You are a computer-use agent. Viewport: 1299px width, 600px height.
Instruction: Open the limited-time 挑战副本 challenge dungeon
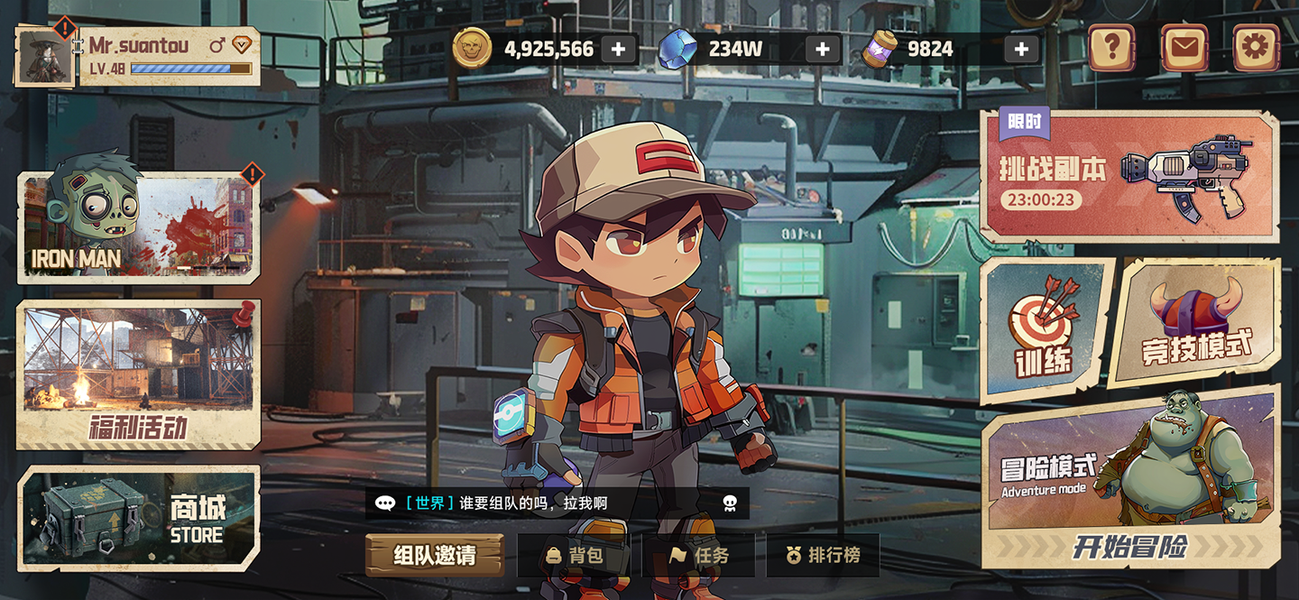click(x=1128, y=176)
